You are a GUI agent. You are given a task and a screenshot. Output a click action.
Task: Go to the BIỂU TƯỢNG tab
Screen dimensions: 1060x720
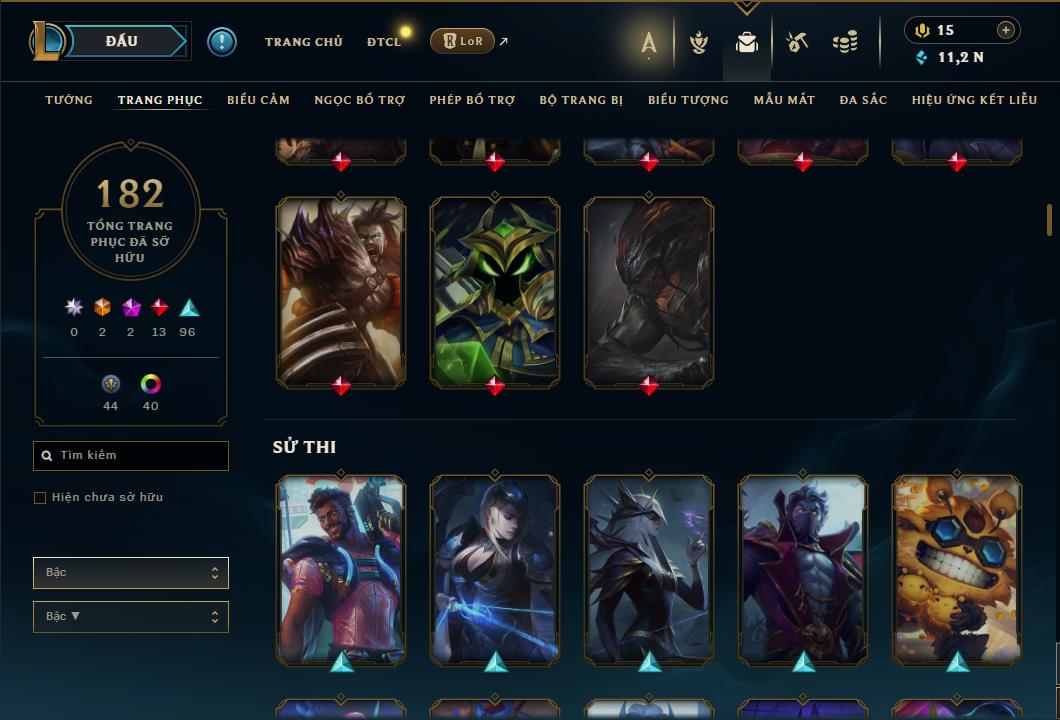688,100
